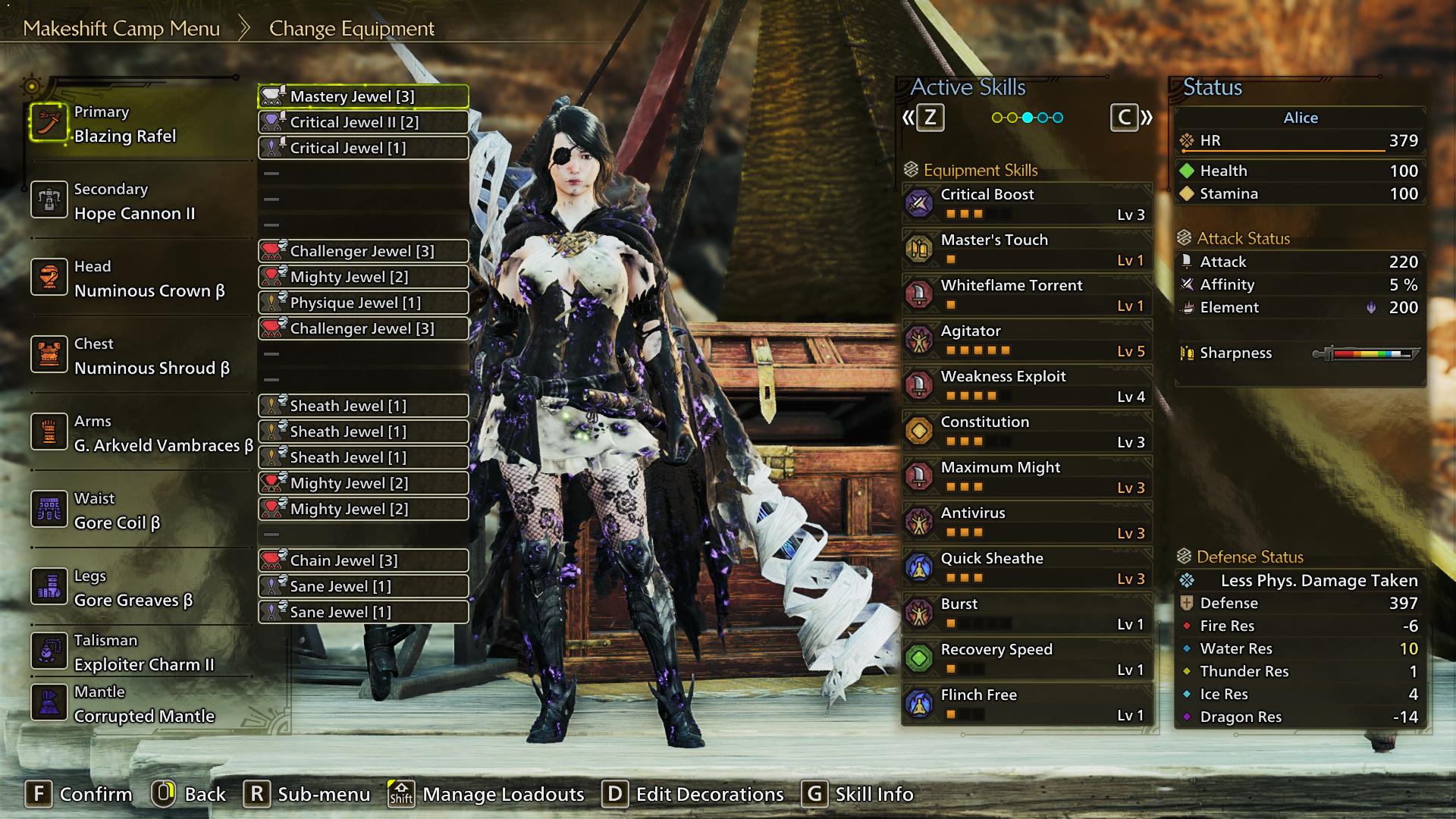Select the Chain Jewel [3] decoration
This screenshot has width=1456, height=819.
[363, 560]
